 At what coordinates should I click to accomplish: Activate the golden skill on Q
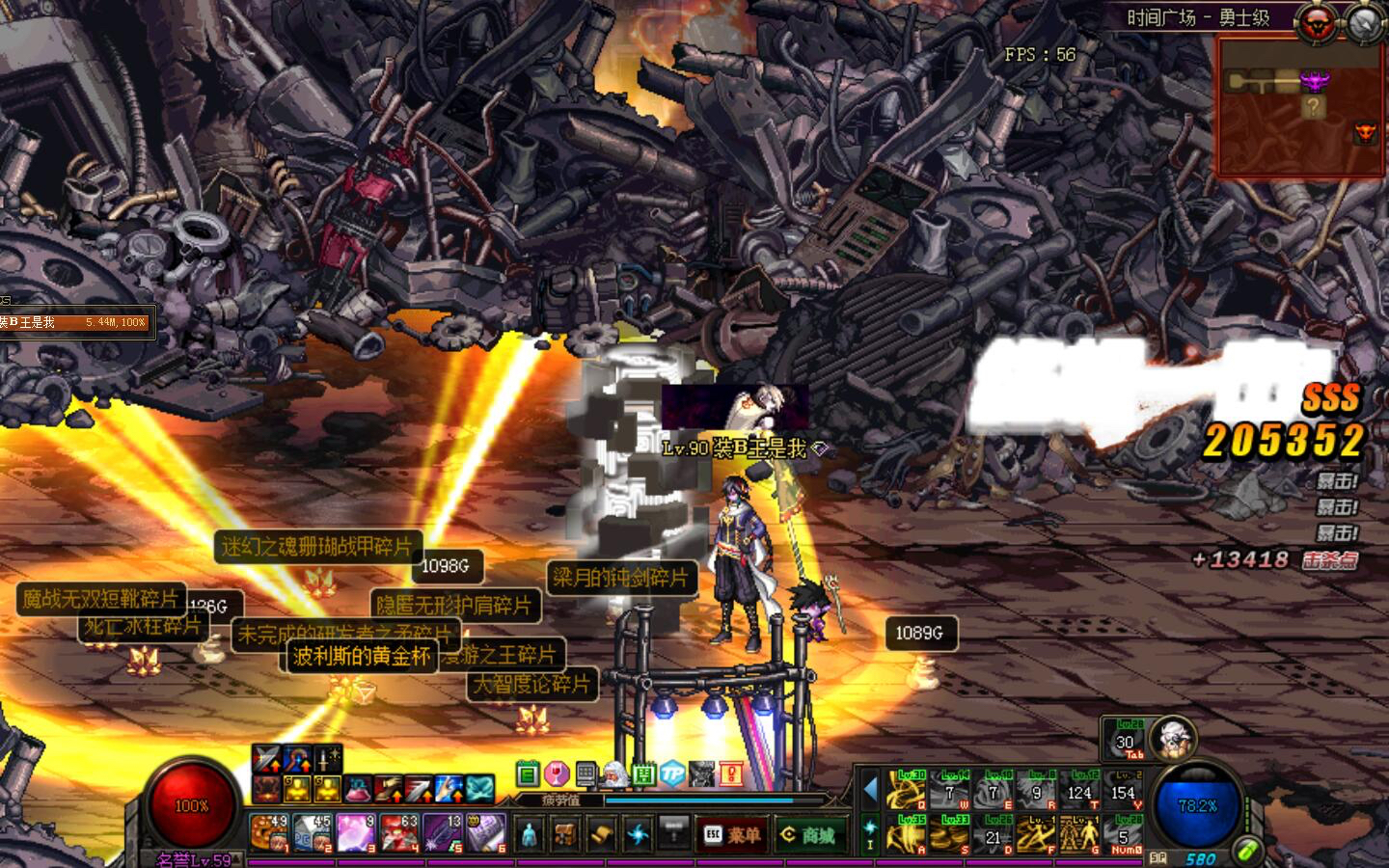pyautogui.click(x=906, y=791)
